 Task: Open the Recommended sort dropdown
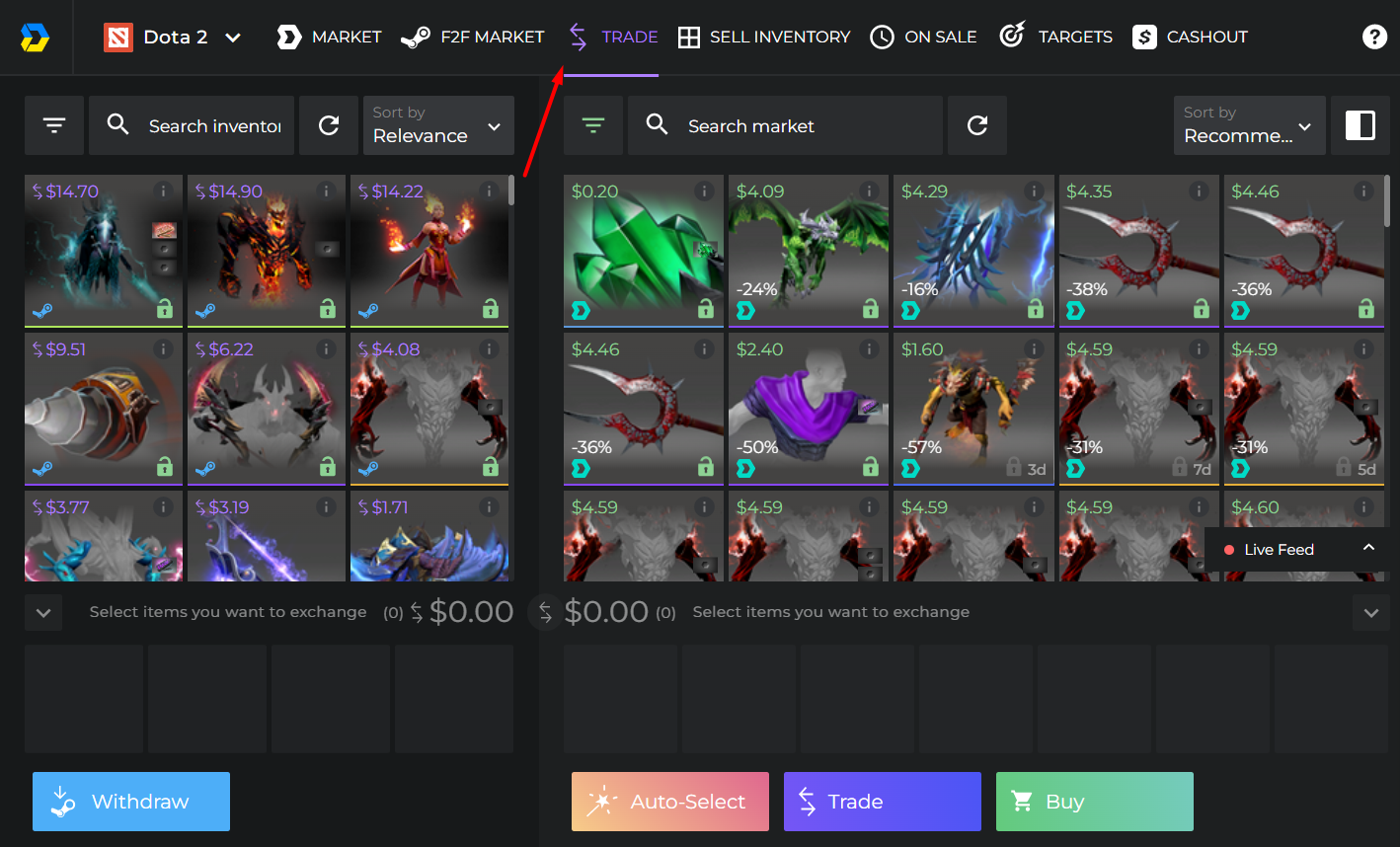pos(1249,125)
